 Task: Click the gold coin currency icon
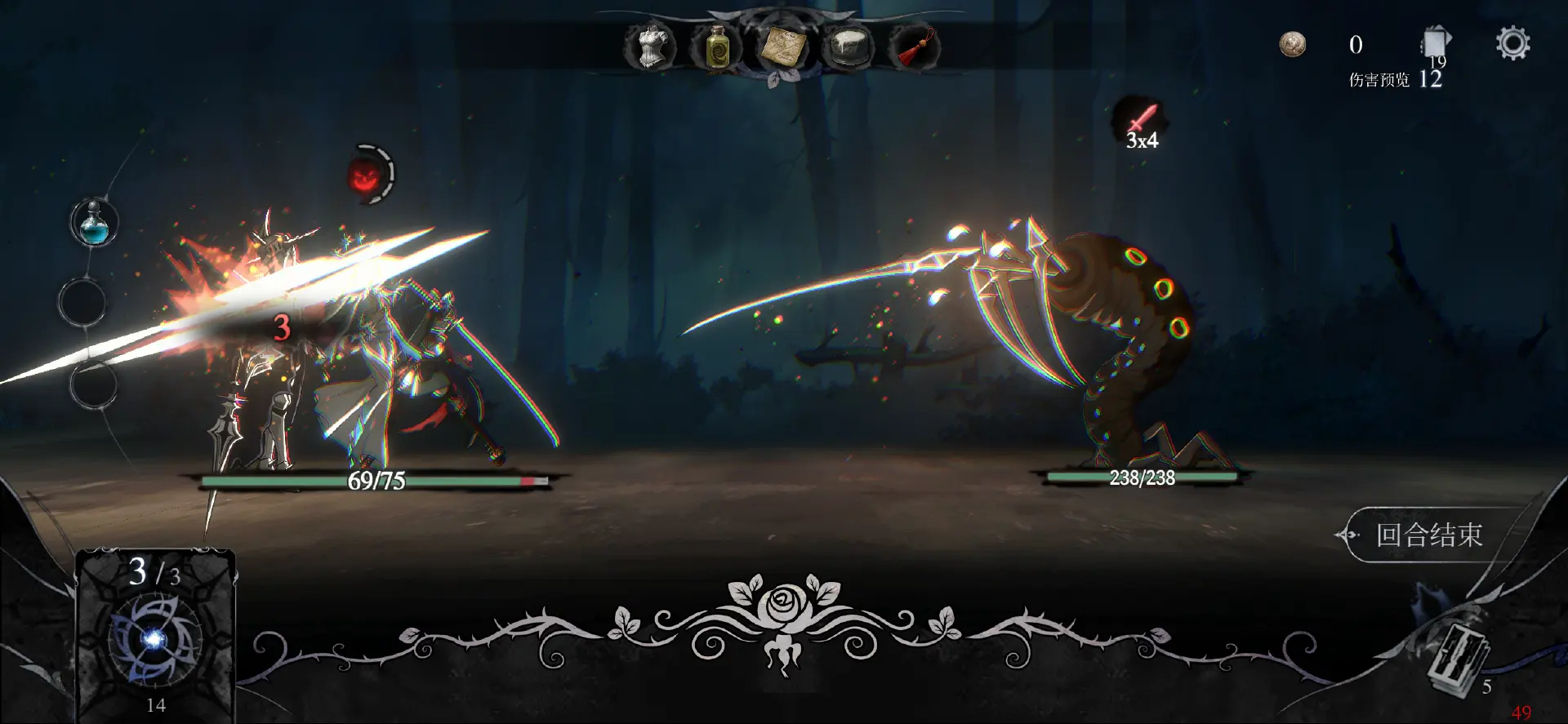1292,44
